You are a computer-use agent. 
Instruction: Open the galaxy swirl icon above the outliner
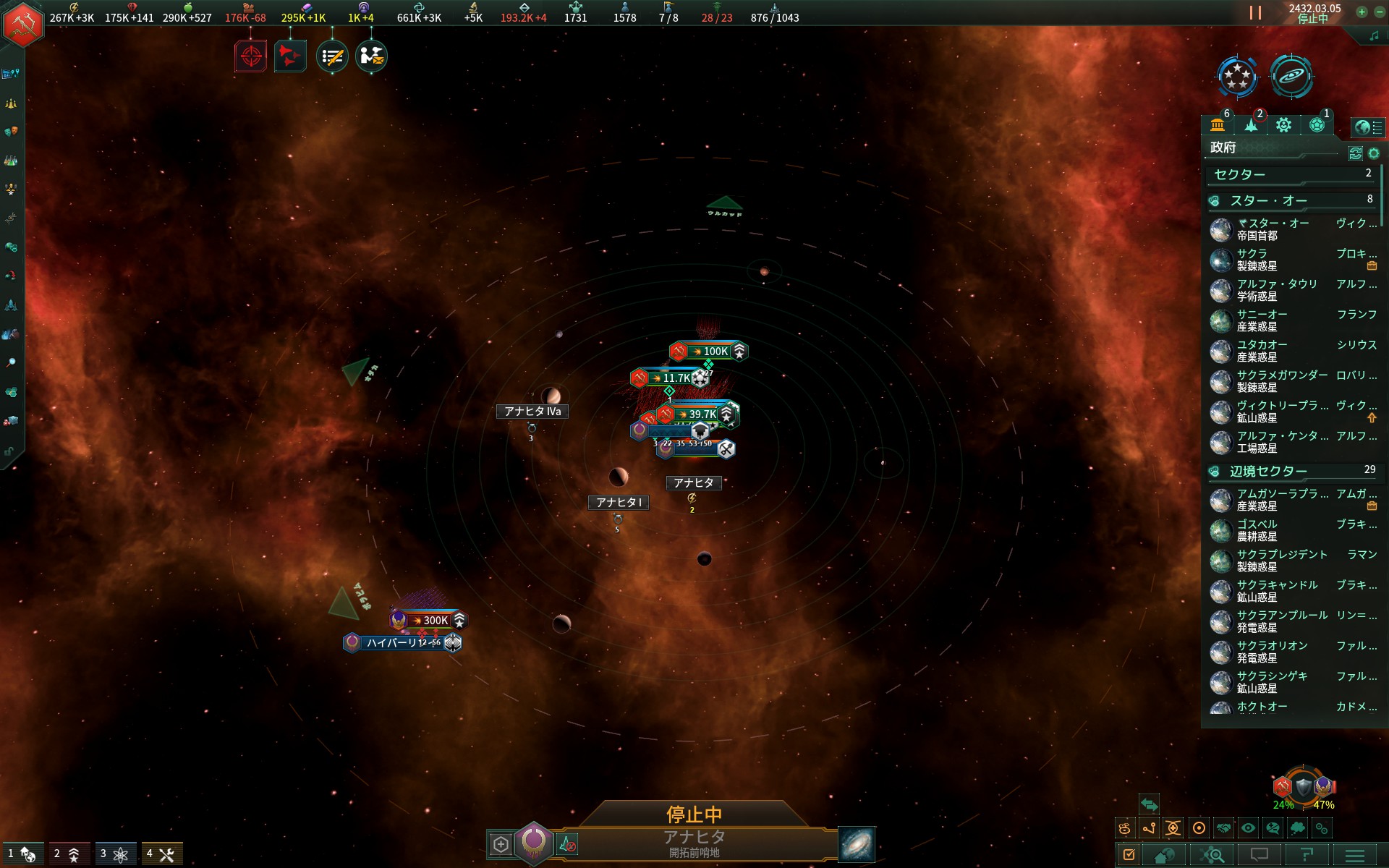click(1291, 76)
